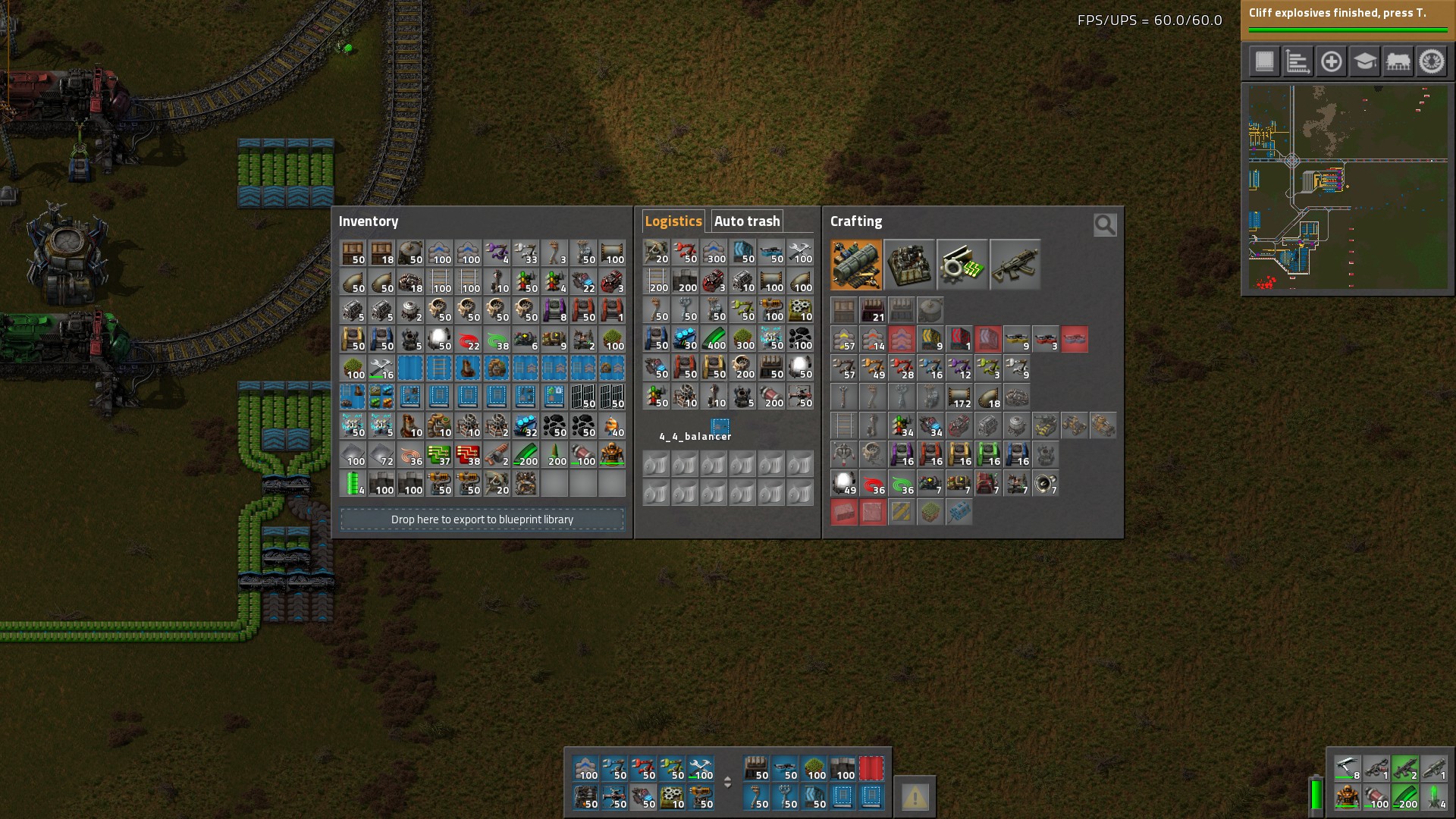The image size is (1456, 819).
Task: Select the green circuit stack of 37
Action: click(x=440, y=455)
